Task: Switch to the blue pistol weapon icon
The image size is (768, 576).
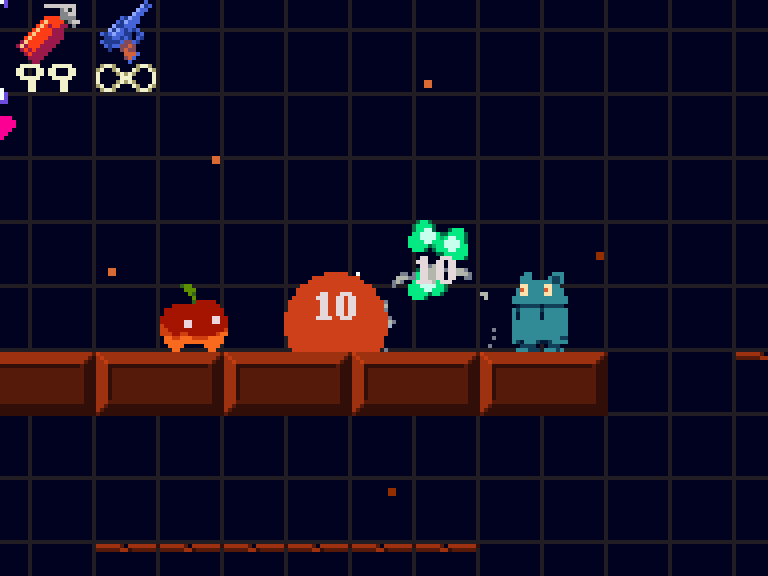Action: point(126,31)
